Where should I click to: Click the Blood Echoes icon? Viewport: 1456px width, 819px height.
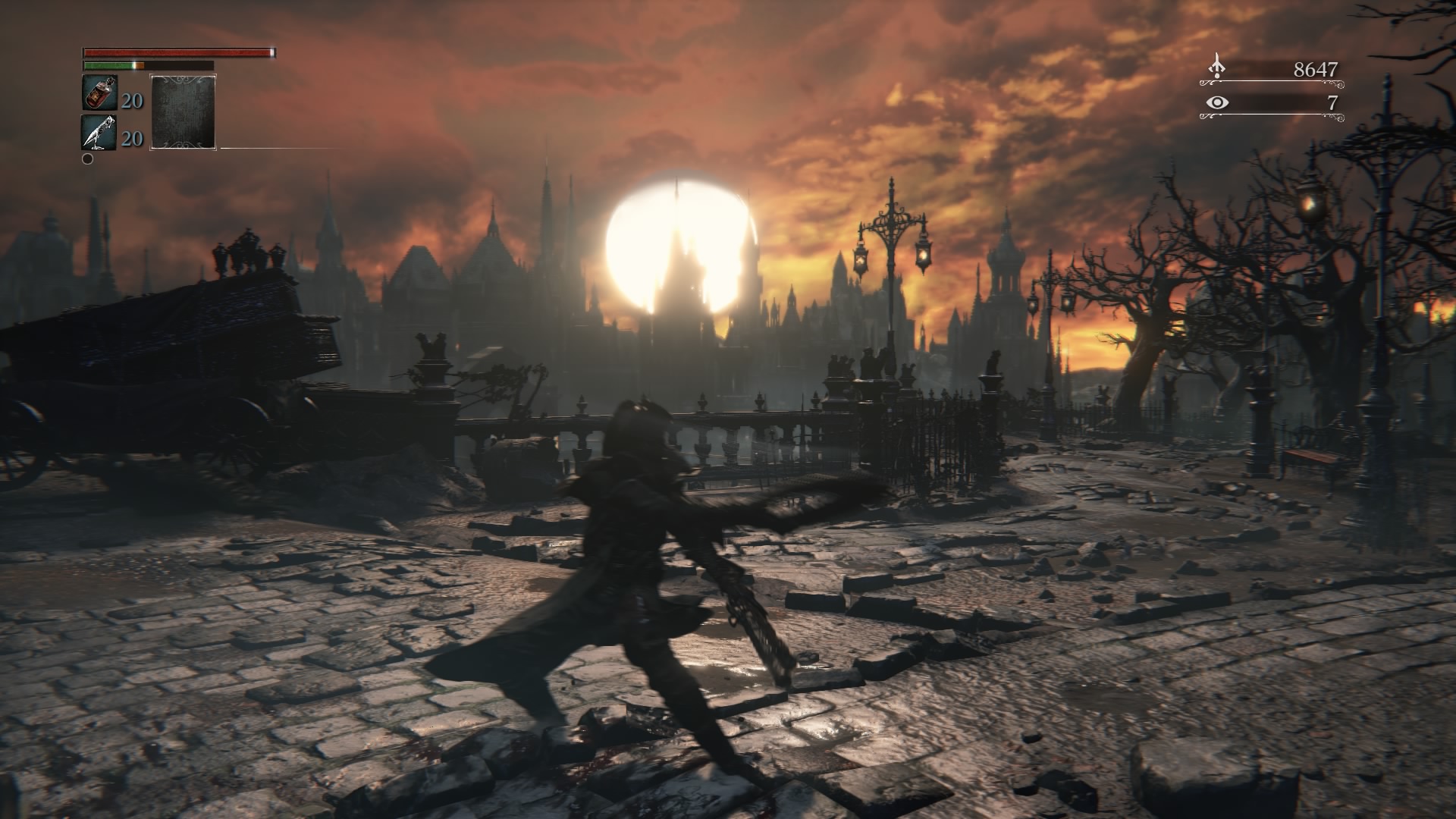click(1216, 67)
